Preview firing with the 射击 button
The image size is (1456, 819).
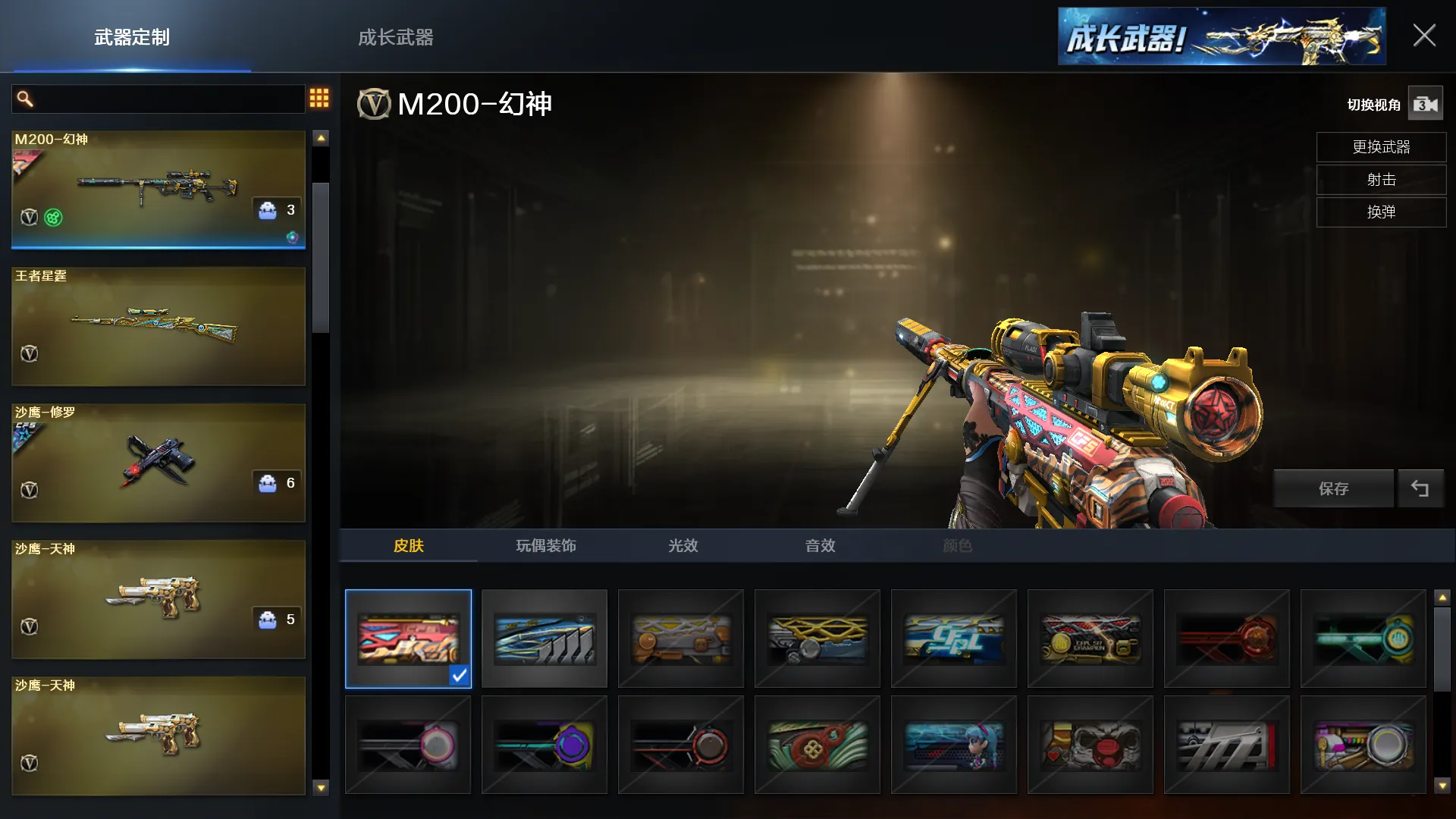point(1381,180)
